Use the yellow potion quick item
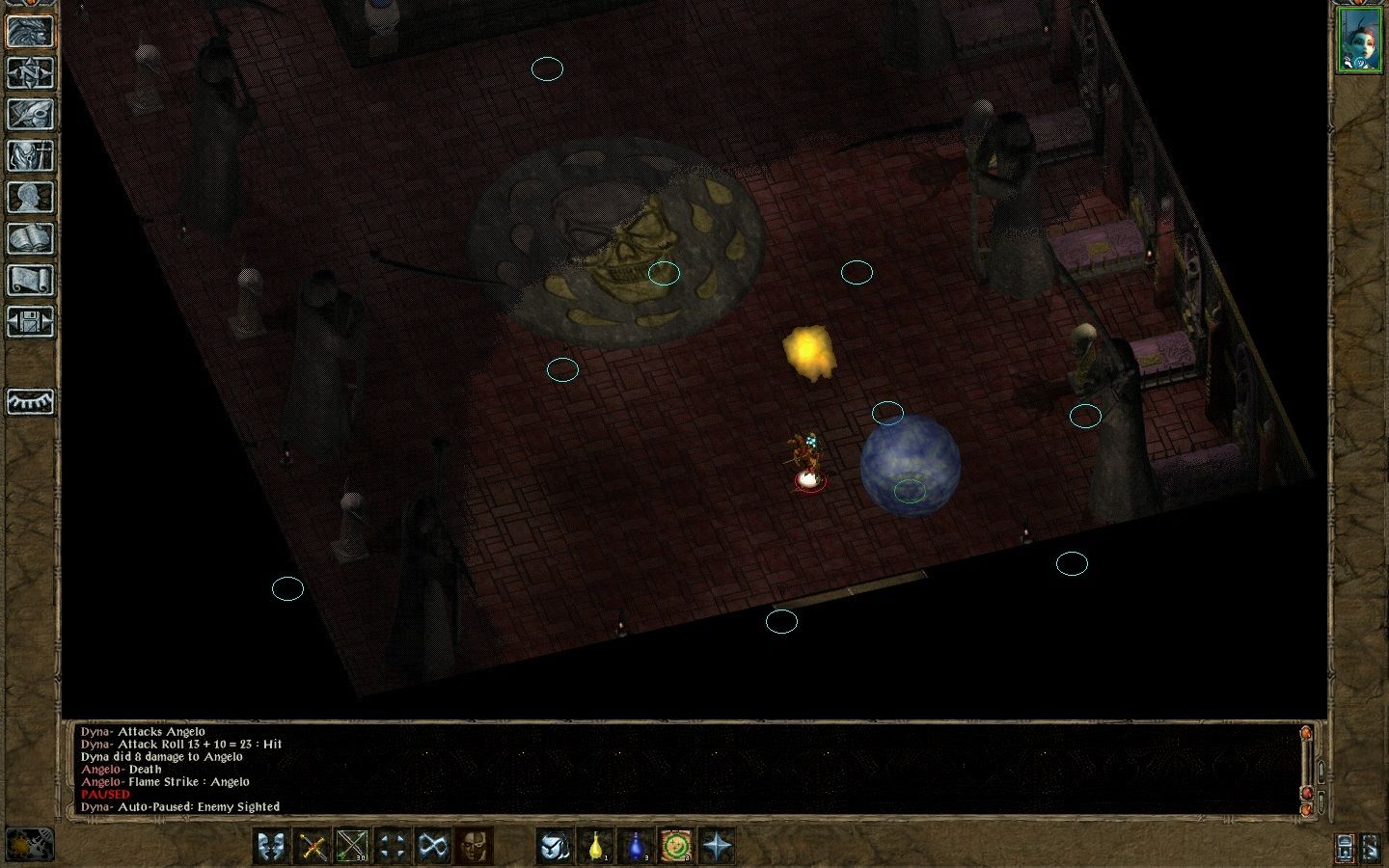This screenshot has width=1389, height=868. coord(597,847)
